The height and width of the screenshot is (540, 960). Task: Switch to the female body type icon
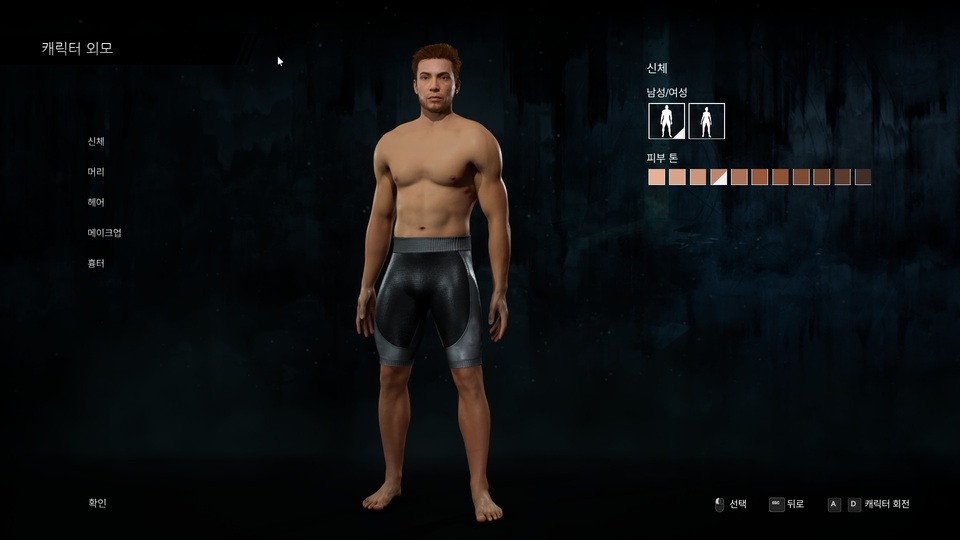tap(706, 121)
